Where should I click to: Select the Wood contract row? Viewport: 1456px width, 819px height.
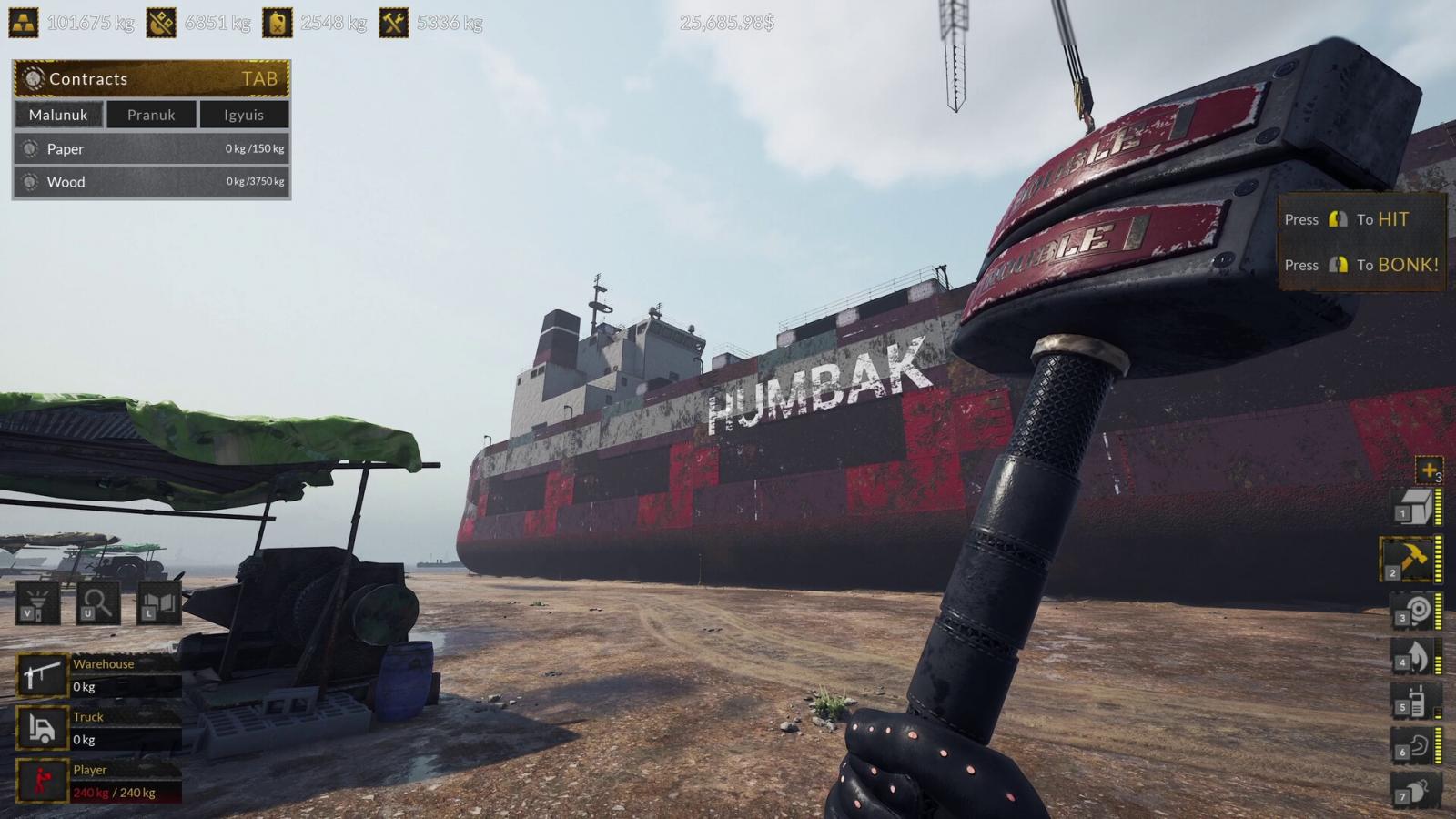(x=151, y=182)
